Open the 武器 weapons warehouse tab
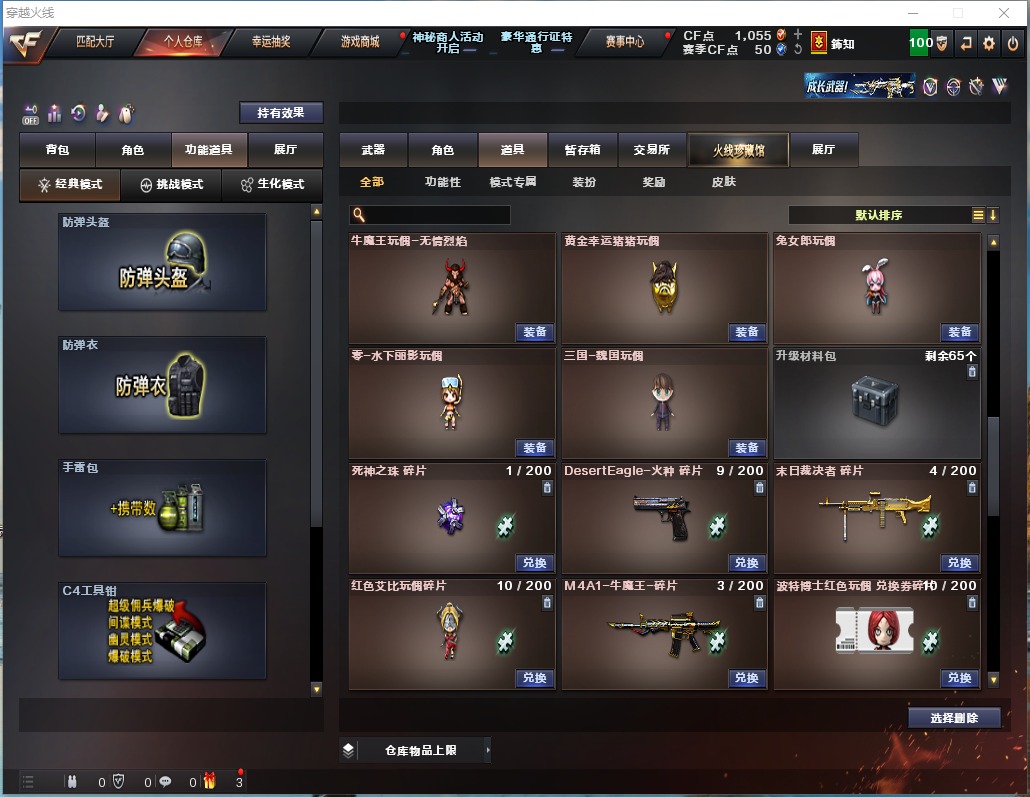Screen dimensions: 1030x797 [373, 150]
